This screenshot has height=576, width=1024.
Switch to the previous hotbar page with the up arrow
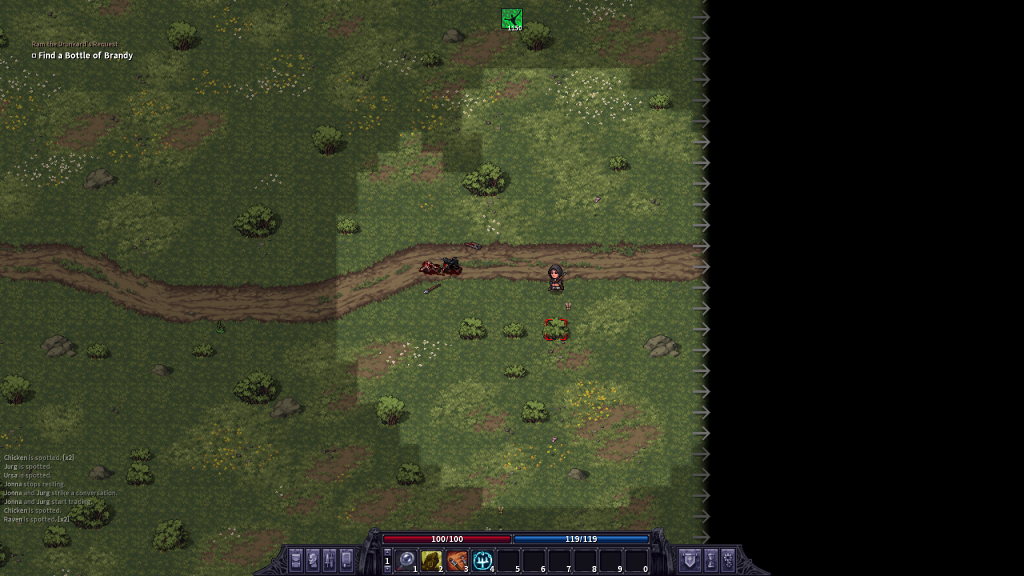click(388, 552)
